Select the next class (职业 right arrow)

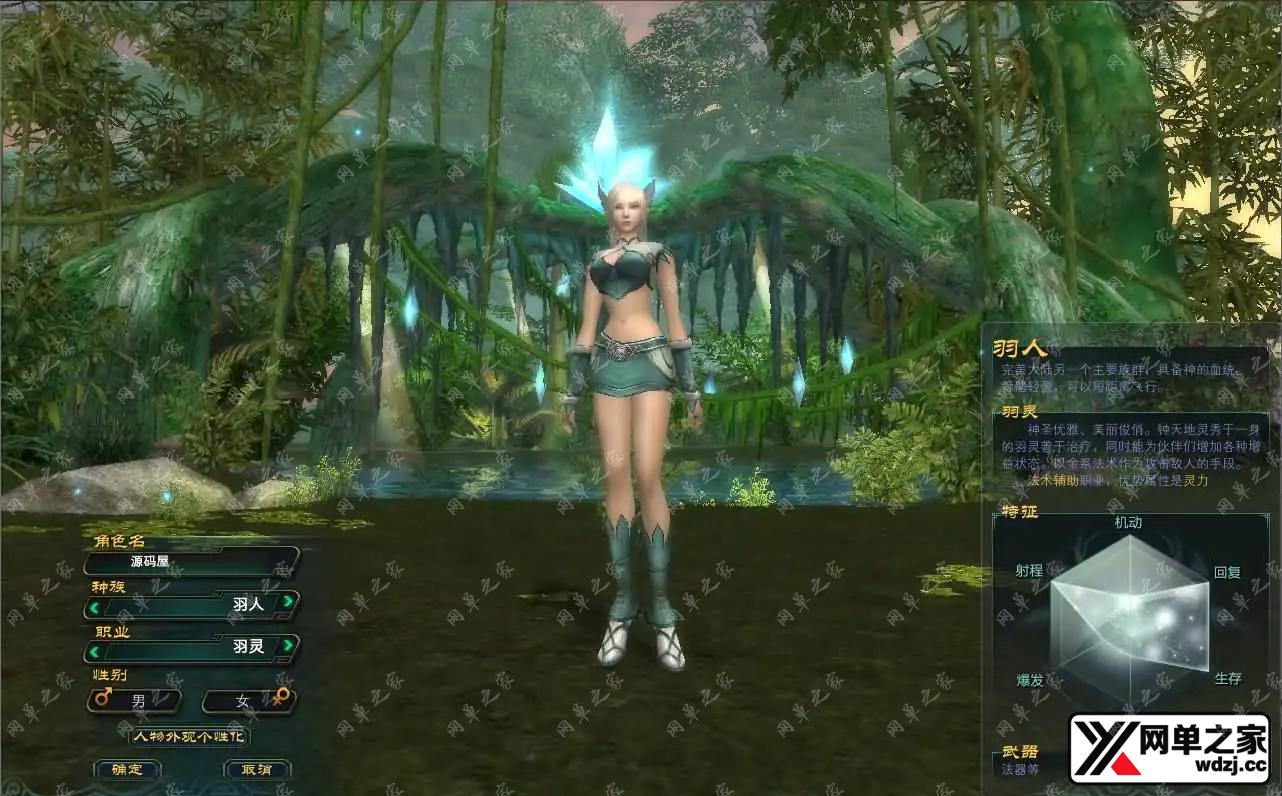pyautogui.click(x=288, y=646)
